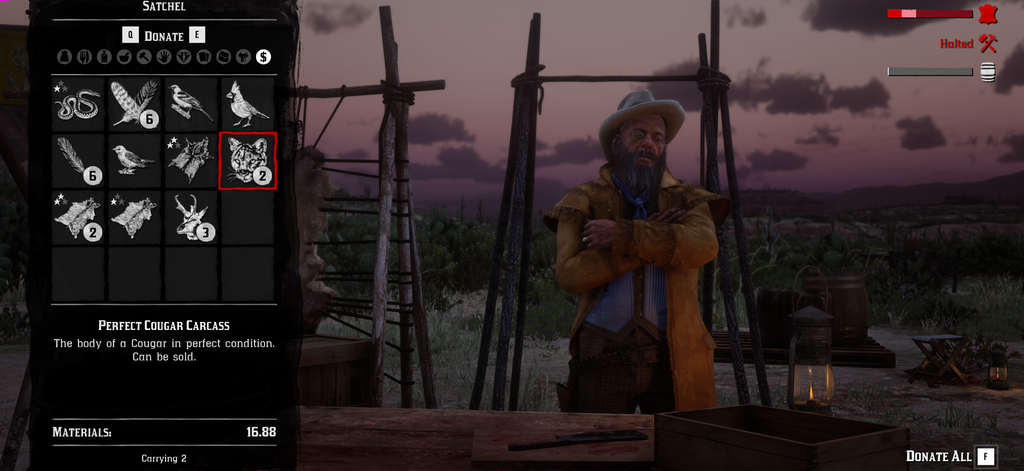Switch to the dollar sign category tab
Image resolution: width=1024 pixels, height=471 pixels.
tap(263, 57)
